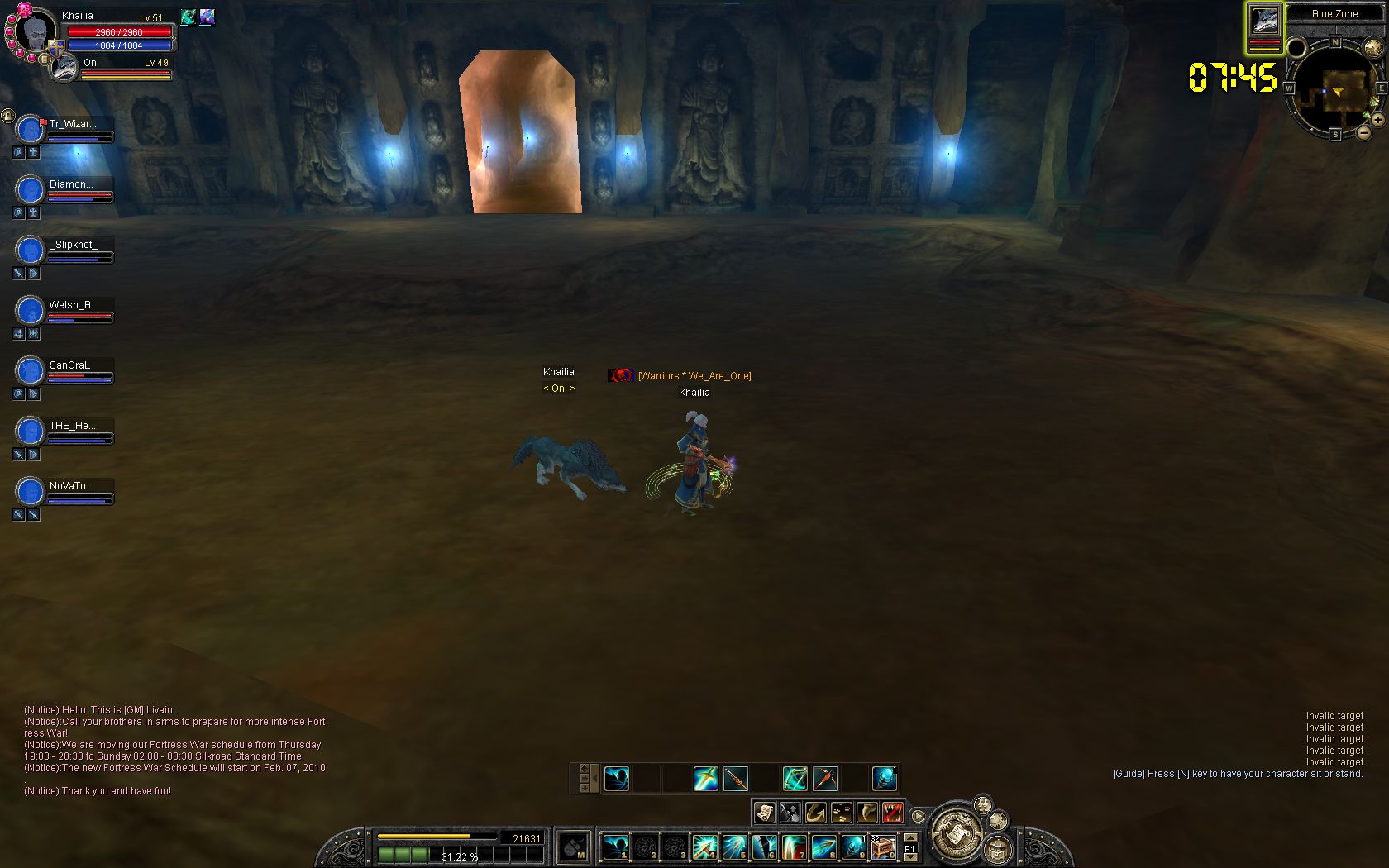This screenshot has height=868, width=1389.
Task: Toggle the mouse mode M button
Action: (573, 847)
